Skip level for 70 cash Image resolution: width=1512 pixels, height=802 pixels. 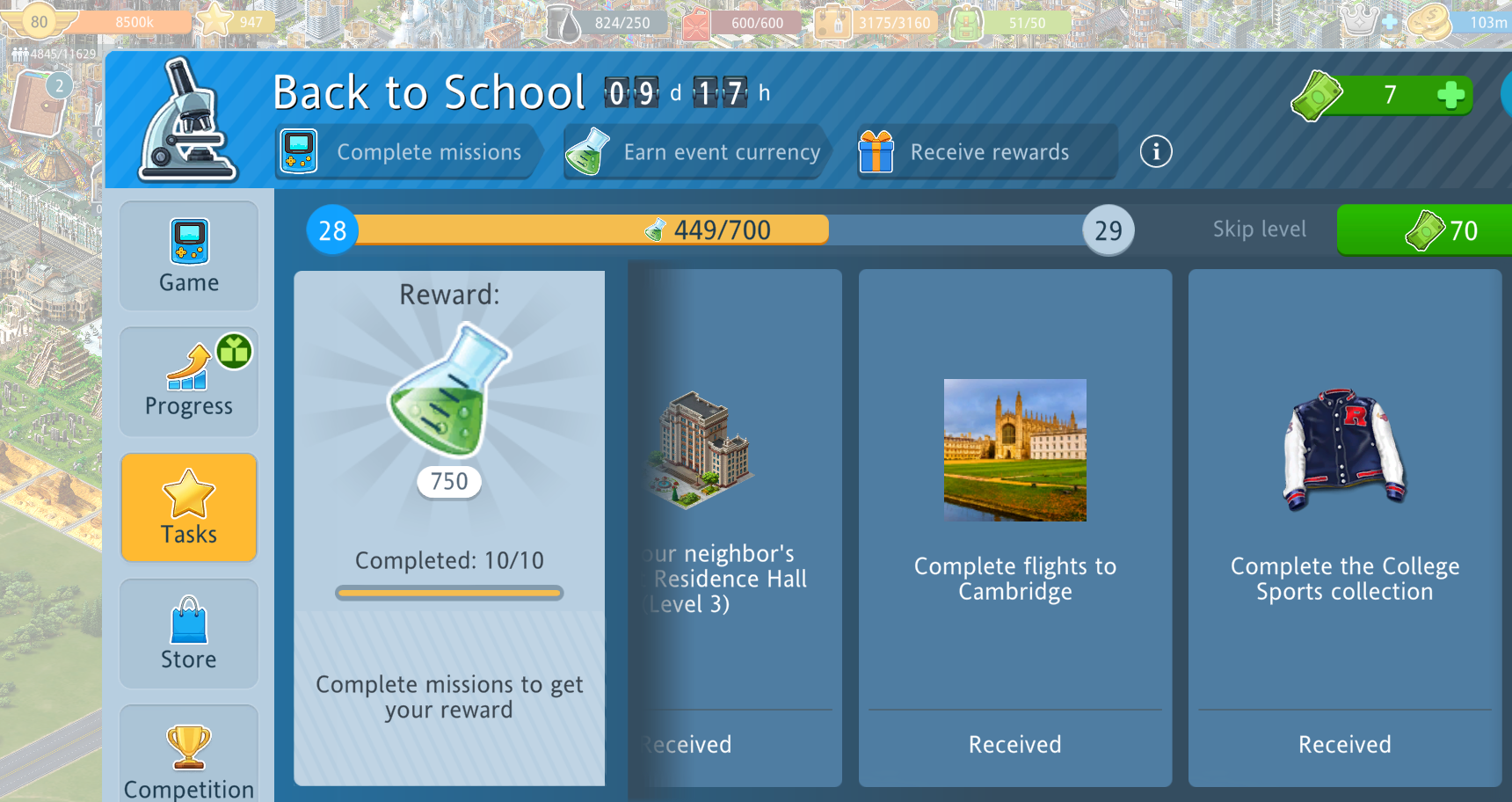(x=1424, y=230)
